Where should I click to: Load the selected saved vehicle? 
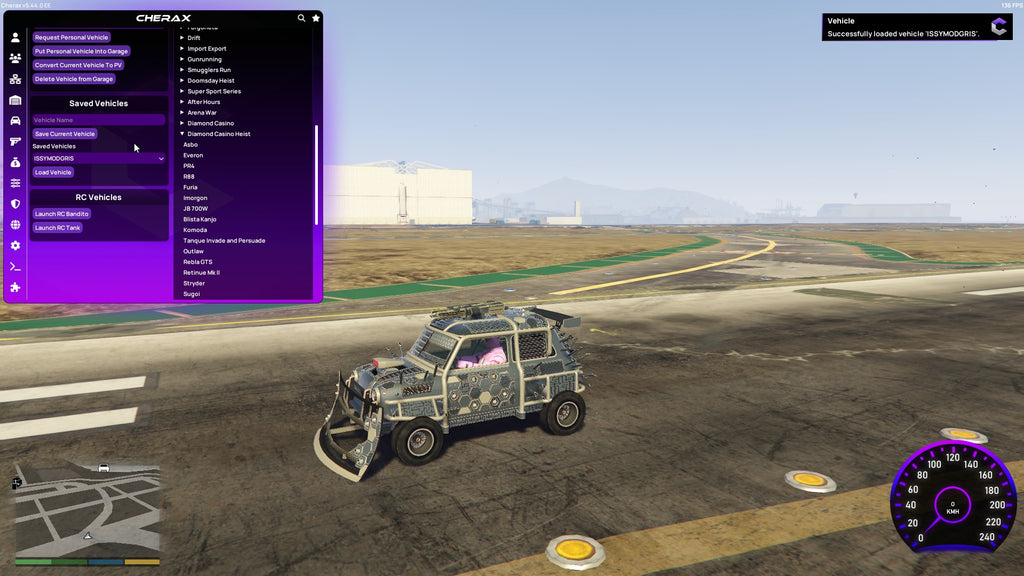click(x=53, y=172)
